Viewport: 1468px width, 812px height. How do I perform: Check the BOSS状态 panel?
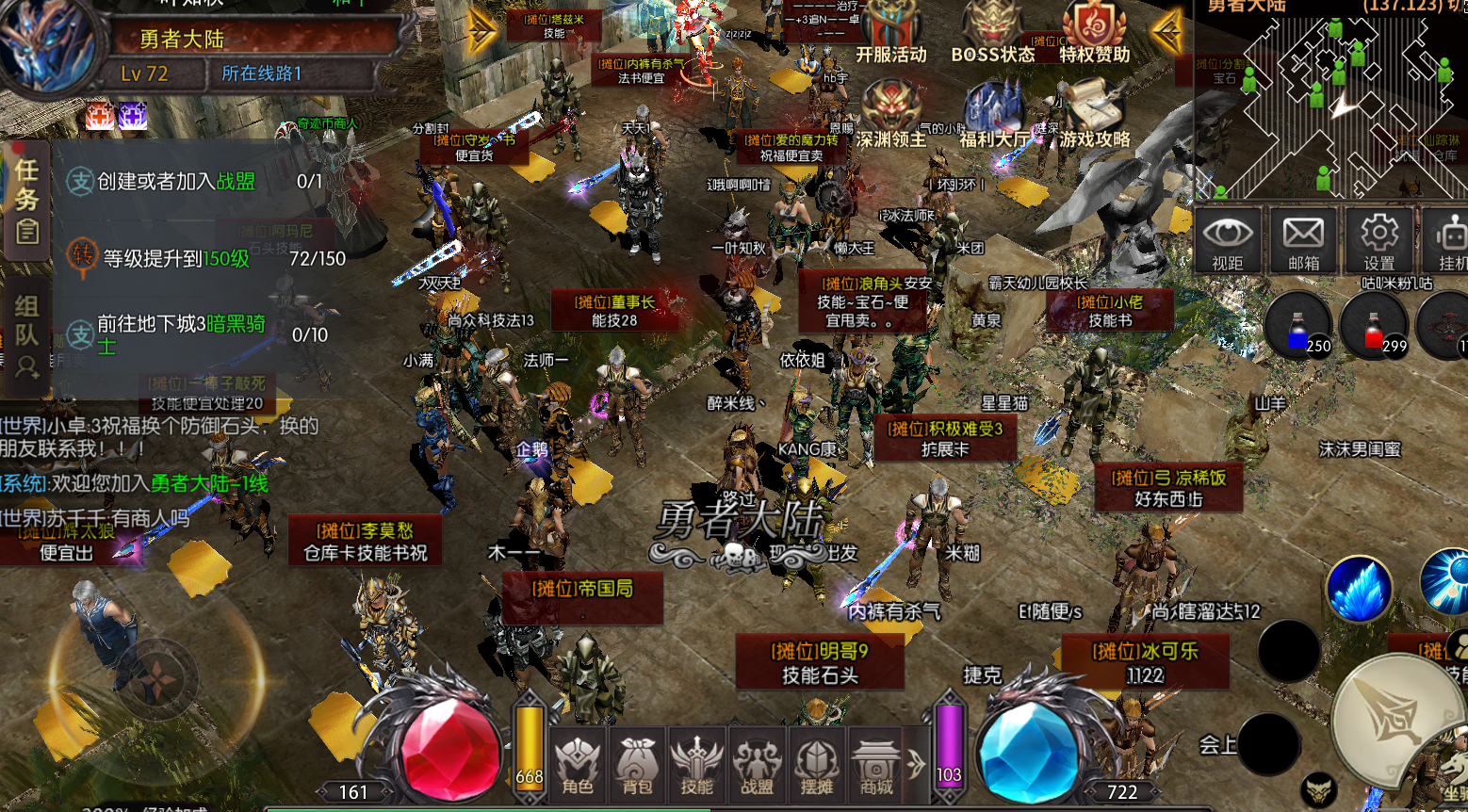[992, 34]
